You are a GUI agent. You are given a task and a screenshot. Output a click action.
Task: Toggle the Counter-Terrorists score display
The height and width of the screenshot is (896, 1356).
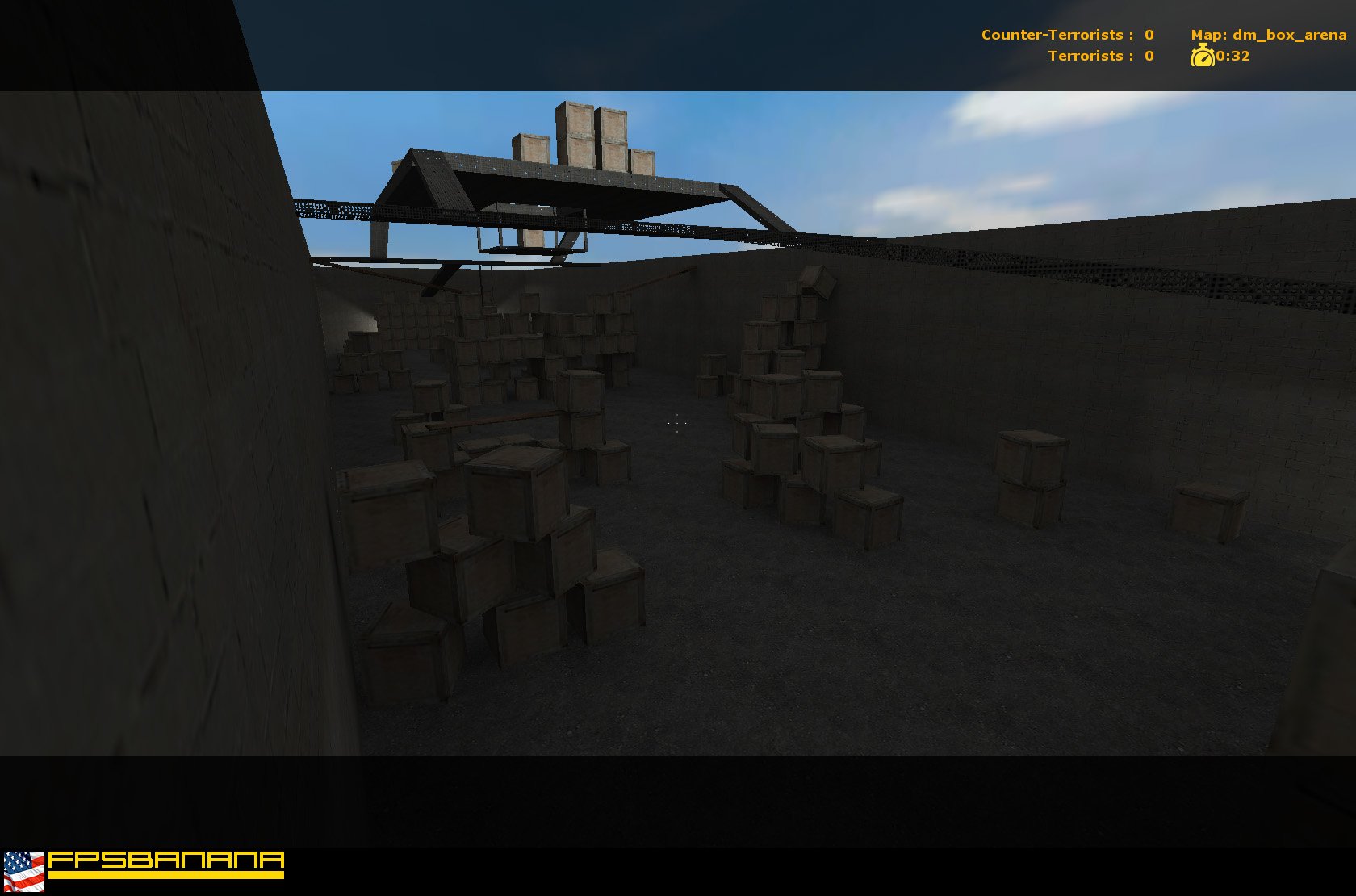pos(1065,35)
